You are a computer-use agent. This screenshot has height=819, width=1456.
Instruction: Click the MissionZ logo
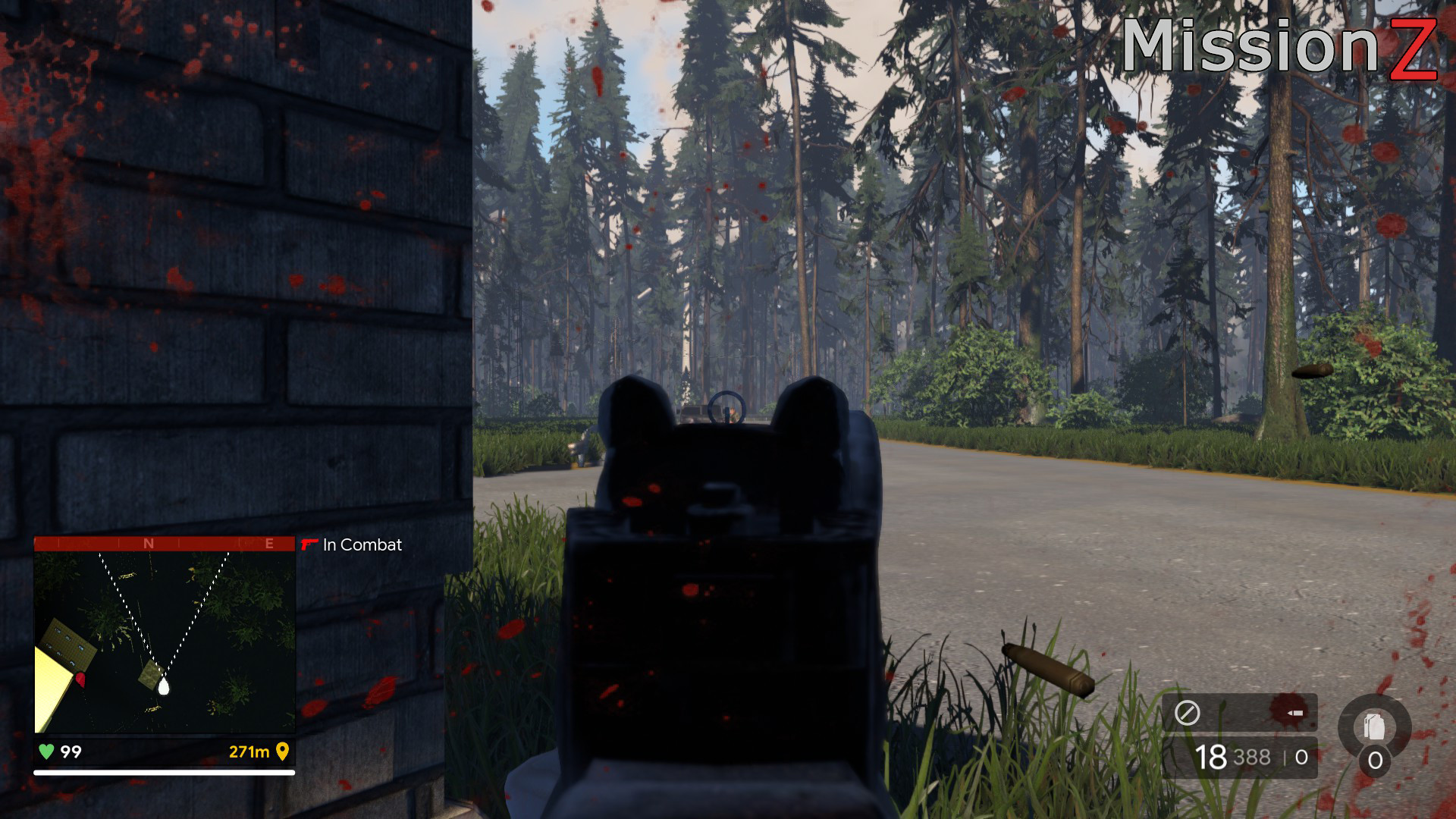point(1282,45)
